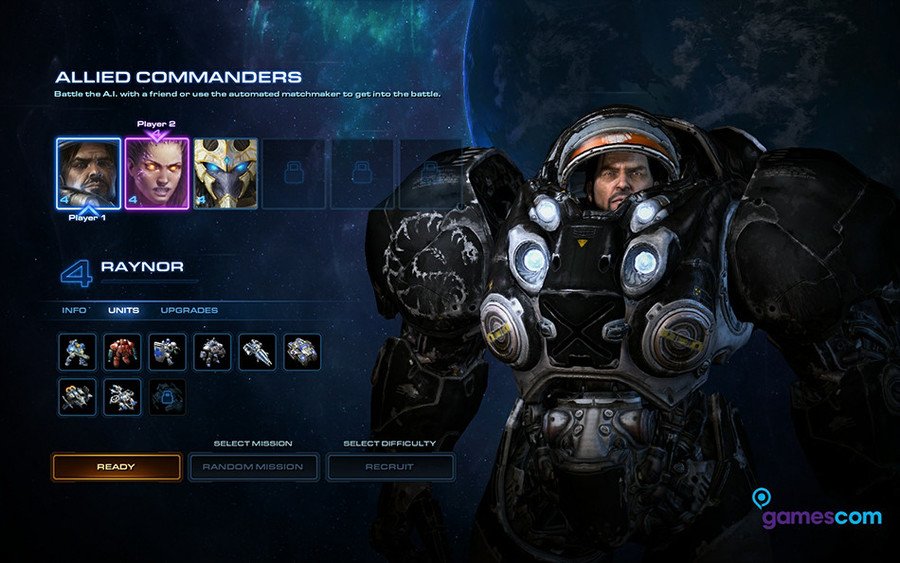900x563 pixels.
Task: Change the Recruit difficulty setting
Action: tap(390, 467)
